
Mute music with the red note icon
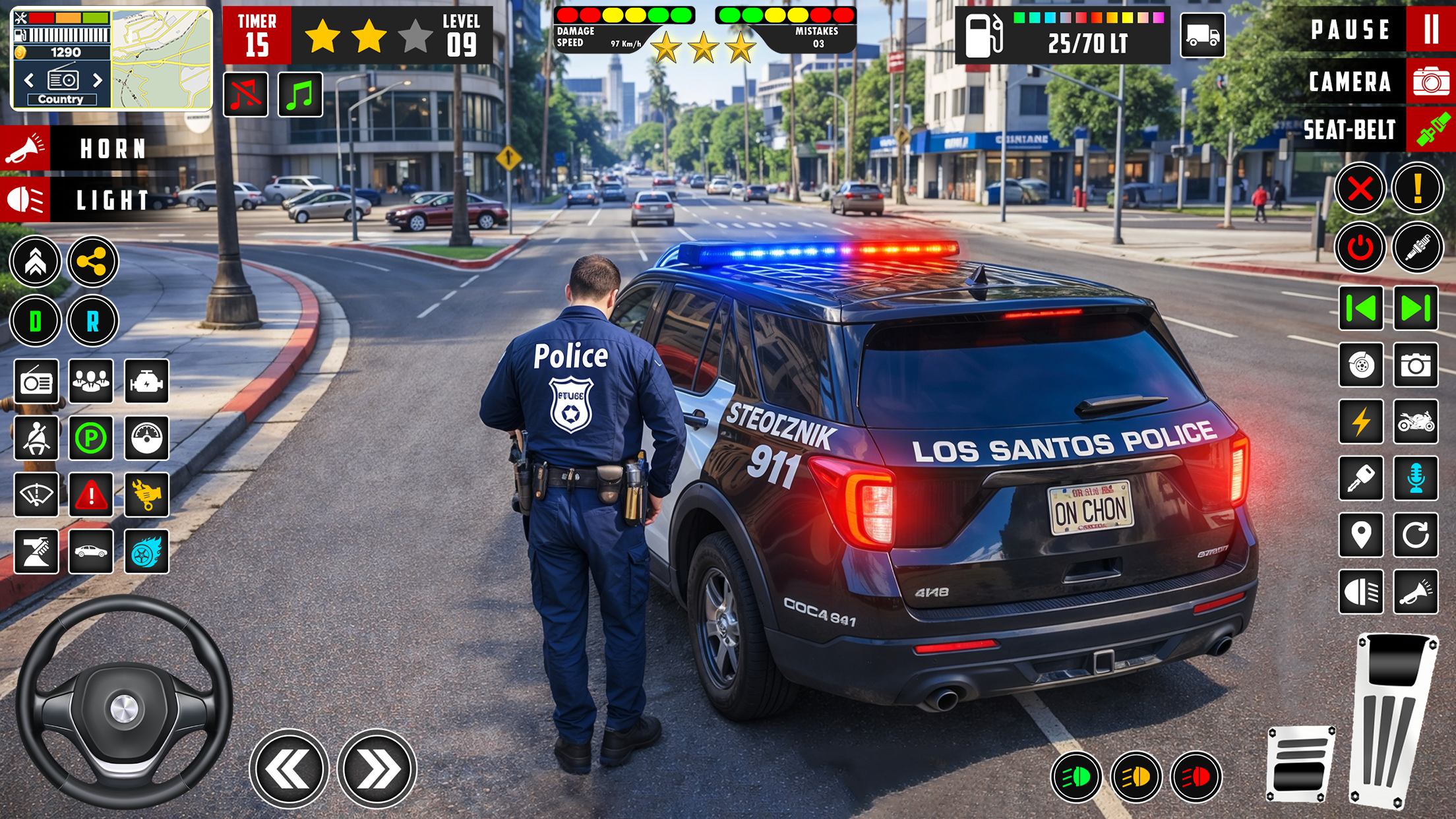[x=246, y=95]
